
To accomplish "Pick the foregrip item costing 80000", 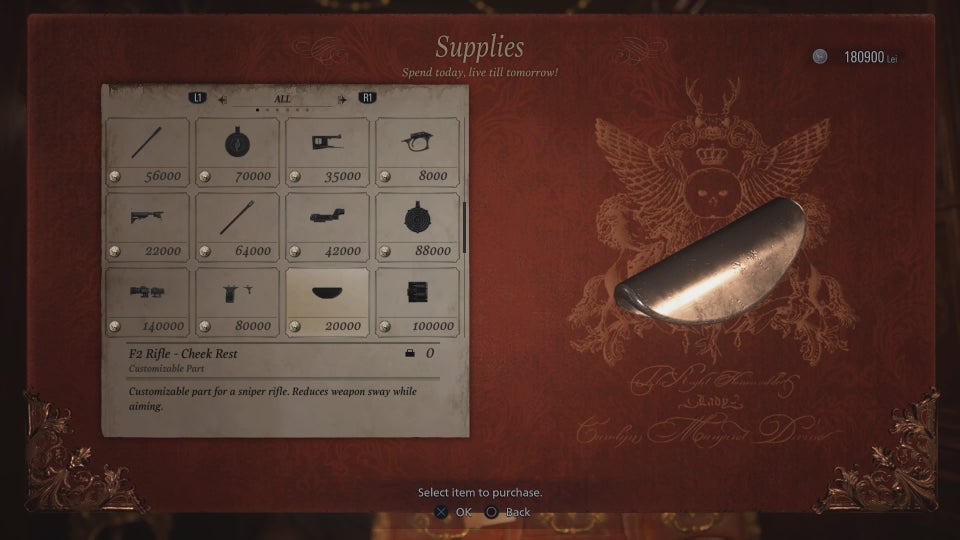I will tap(237, 301).
